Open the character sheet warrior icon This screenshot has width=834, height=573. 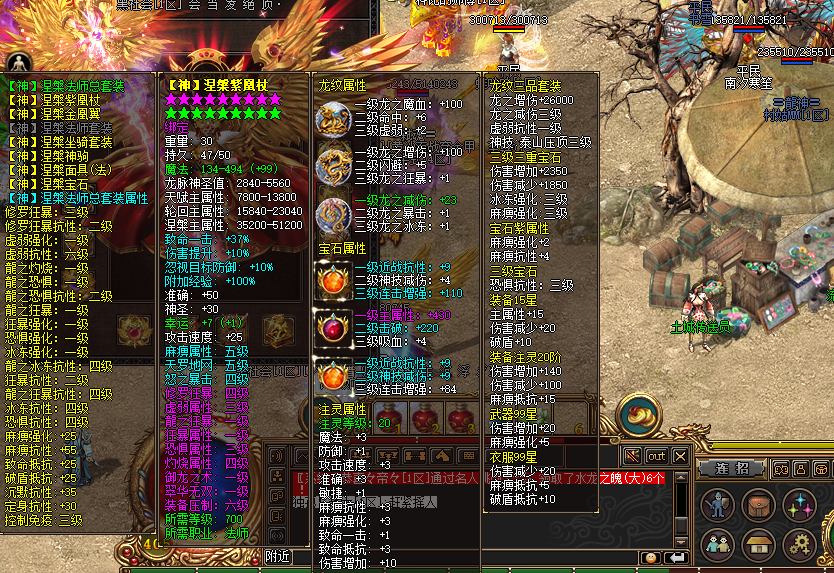coord(716,505)
